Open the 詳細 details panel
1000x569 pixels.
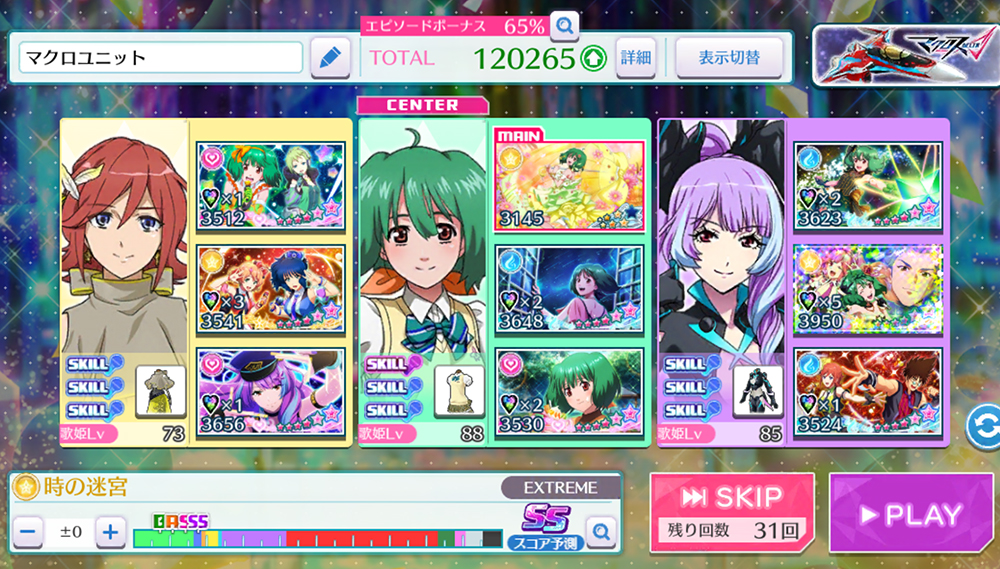(636, 58)
